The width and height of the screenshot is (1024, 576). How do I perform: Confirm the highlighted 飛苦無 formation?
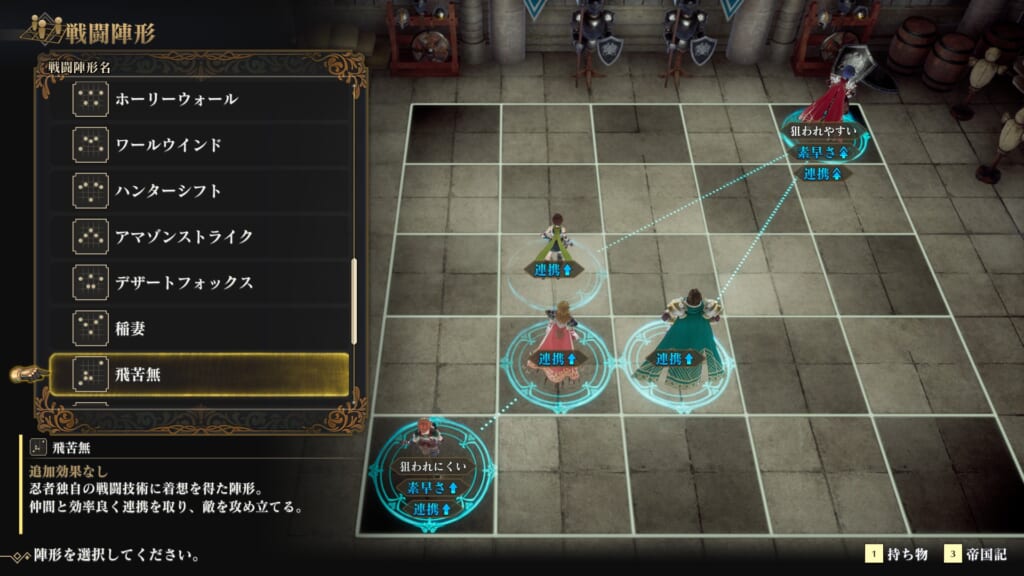[200, 375]
